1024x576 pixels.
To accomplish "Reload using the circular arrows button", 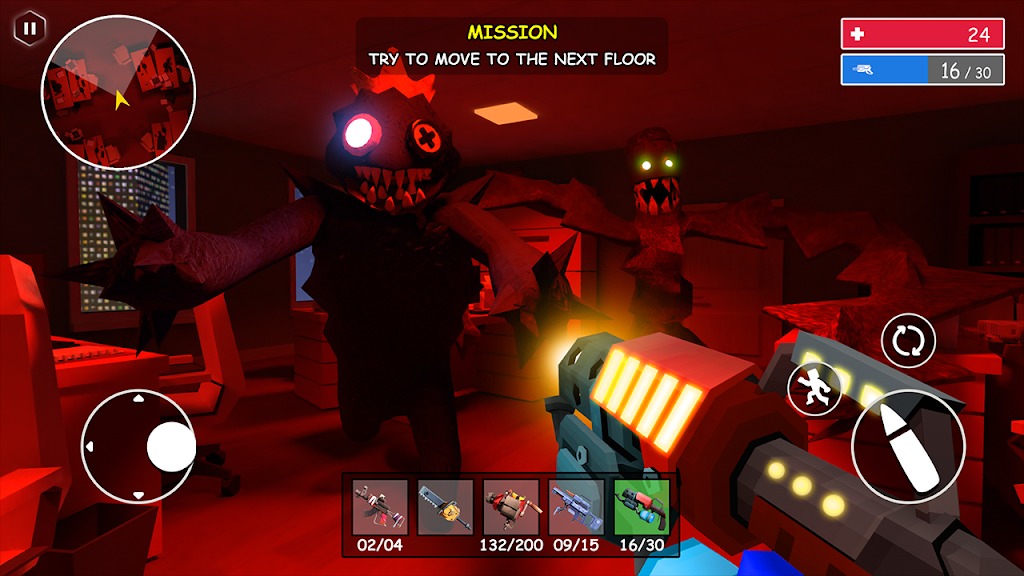I will 907,341.
